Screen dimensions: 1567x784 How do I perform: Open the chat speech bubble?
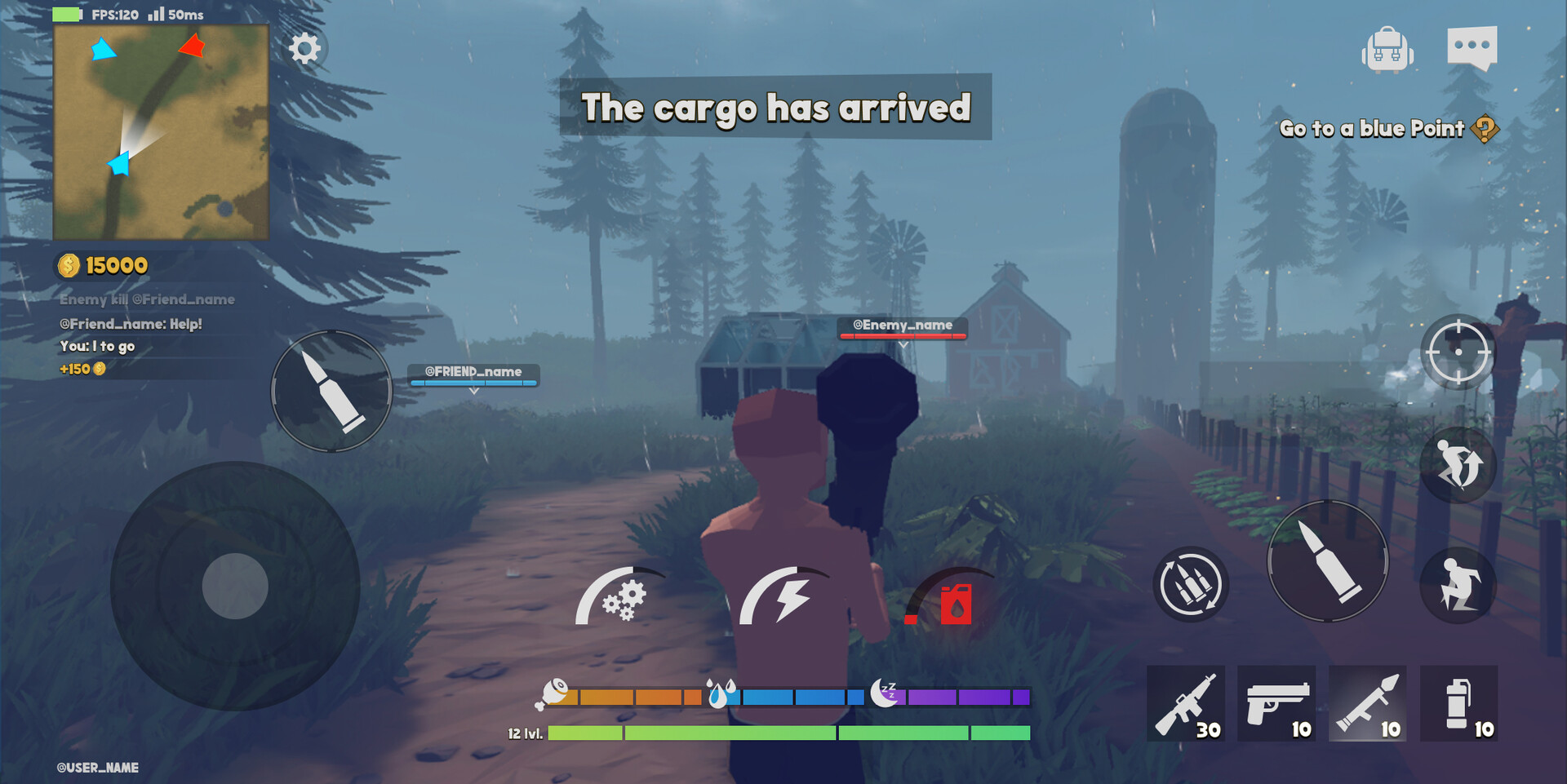pyautogui.click(x=1472, y=47)
